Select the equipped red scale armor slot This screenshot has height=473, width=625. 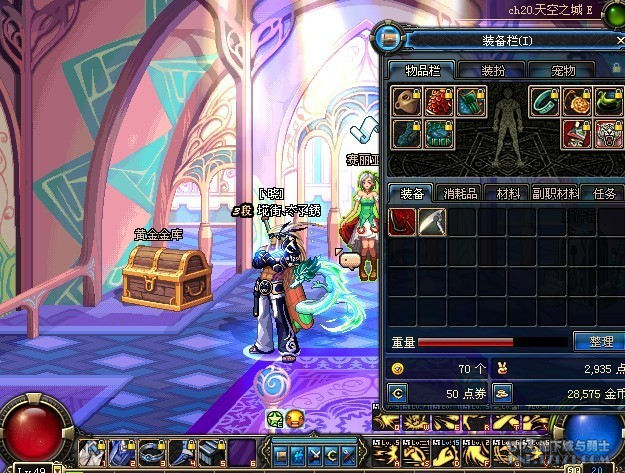click(x=436, y=102)
